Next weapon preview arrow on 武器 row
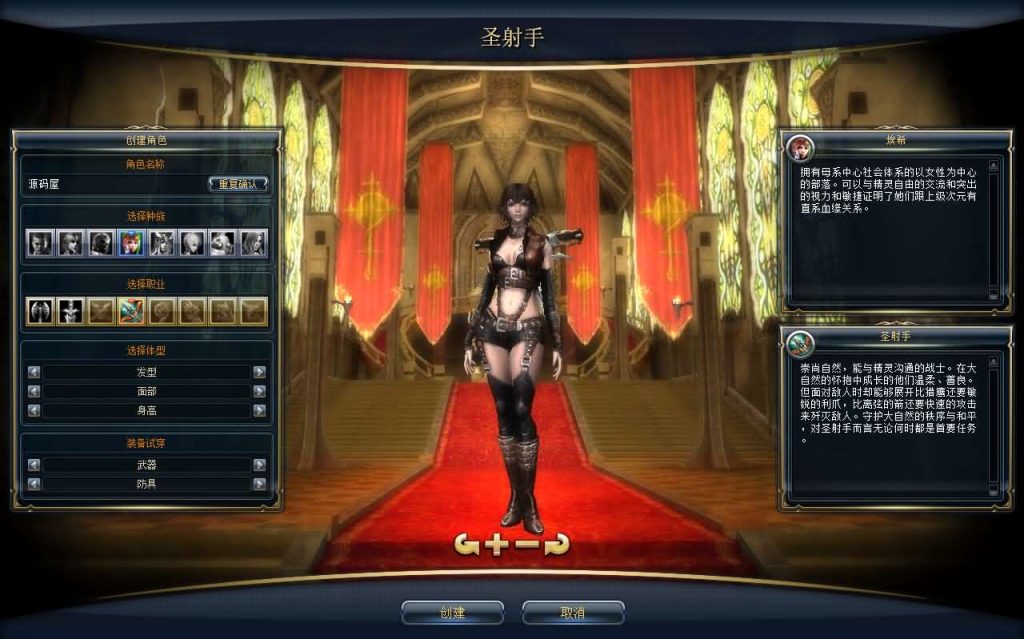This screenshot has height=639, width=1024. [259, 464]
